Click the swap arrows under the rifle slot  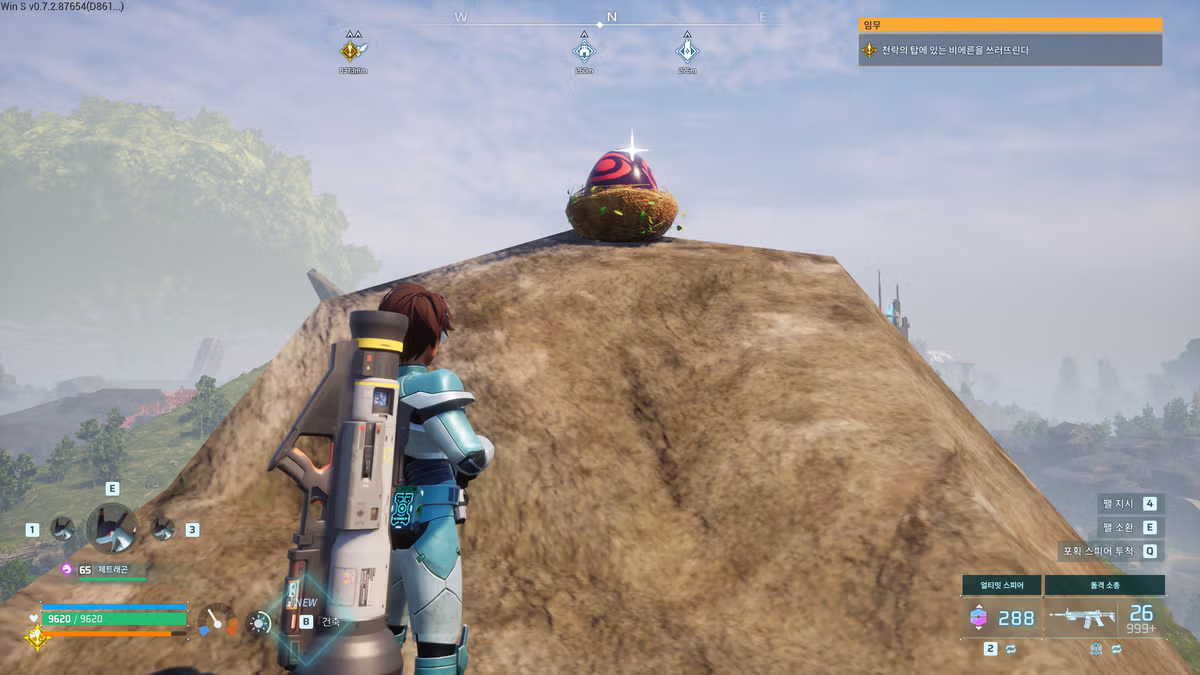pyautogui.click(x=1114, y=649)
